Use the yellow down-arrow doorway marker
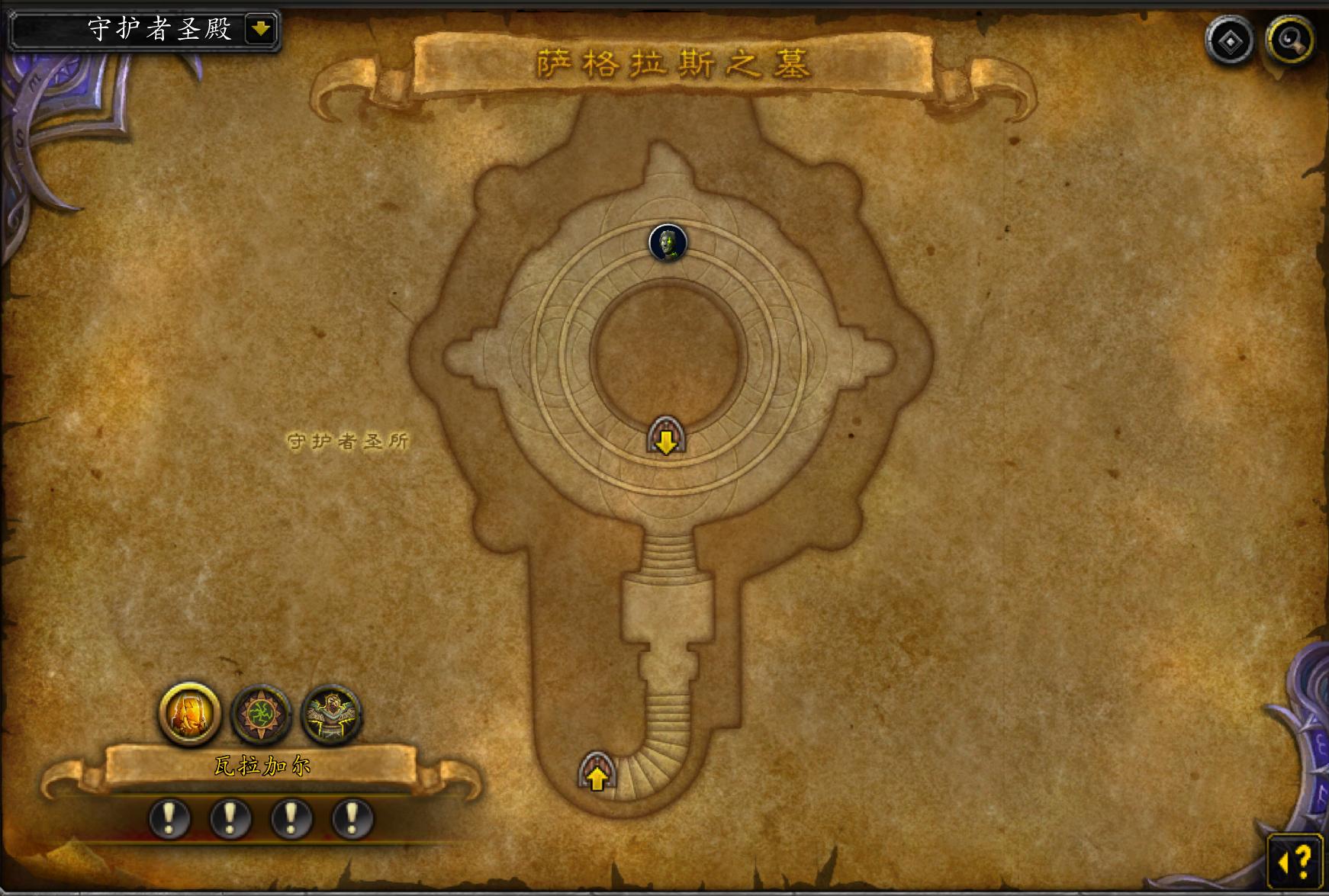 pos(666,438)
